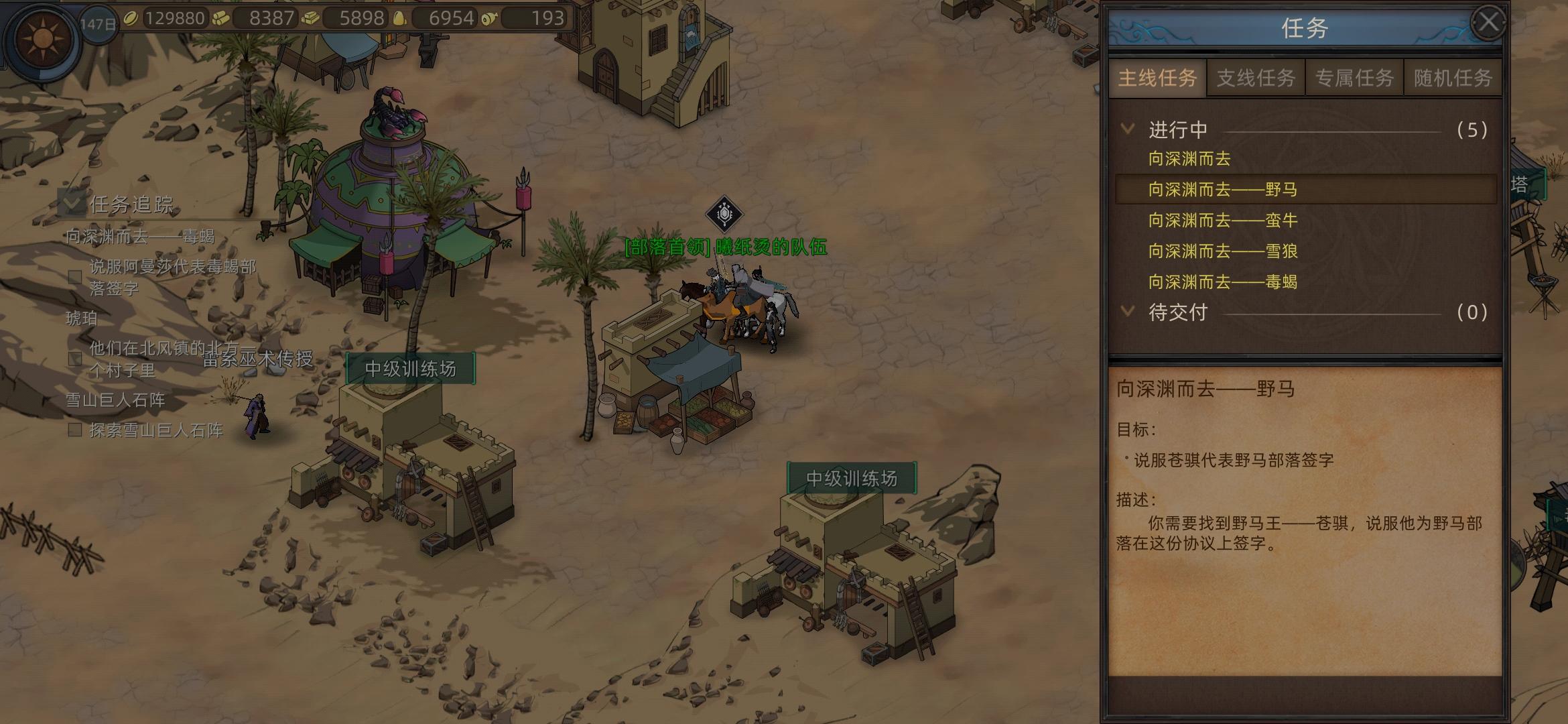
Task: Open the 支线任务 tab
Action: [1256, 78]
